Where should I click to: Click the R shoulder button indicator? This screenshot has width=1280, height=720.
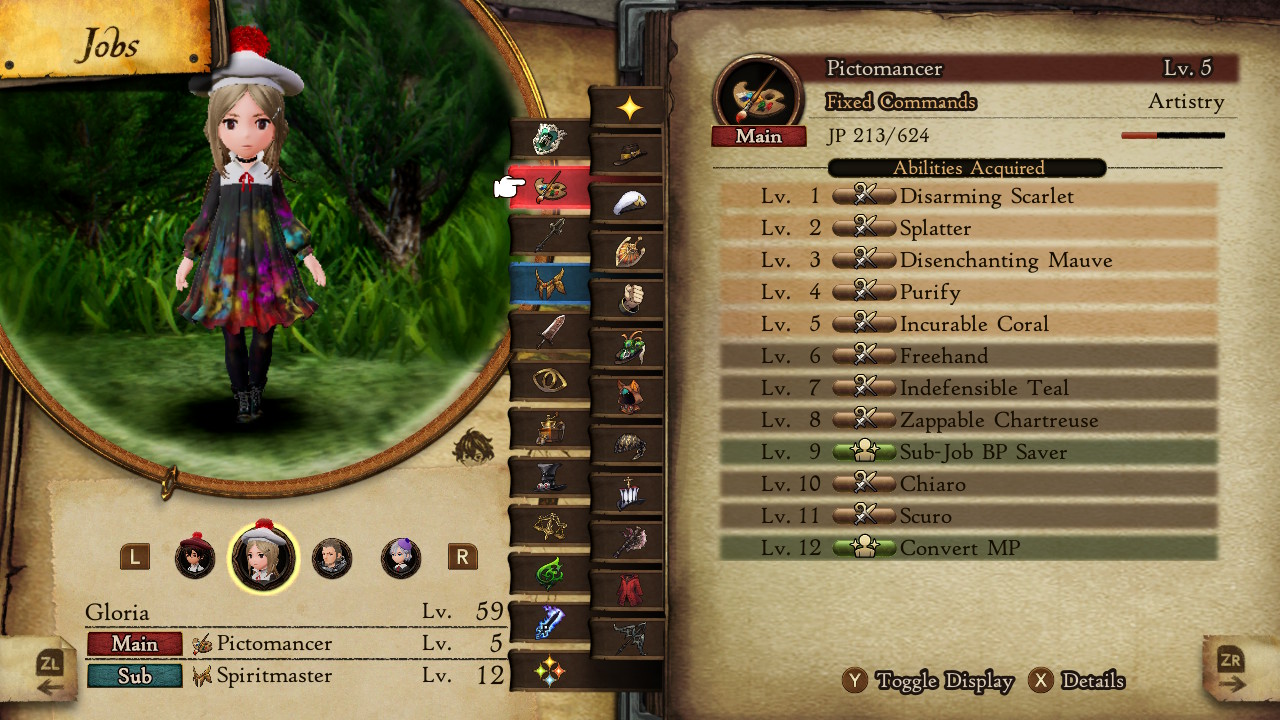pyautogui.click(x=462, y=558)
